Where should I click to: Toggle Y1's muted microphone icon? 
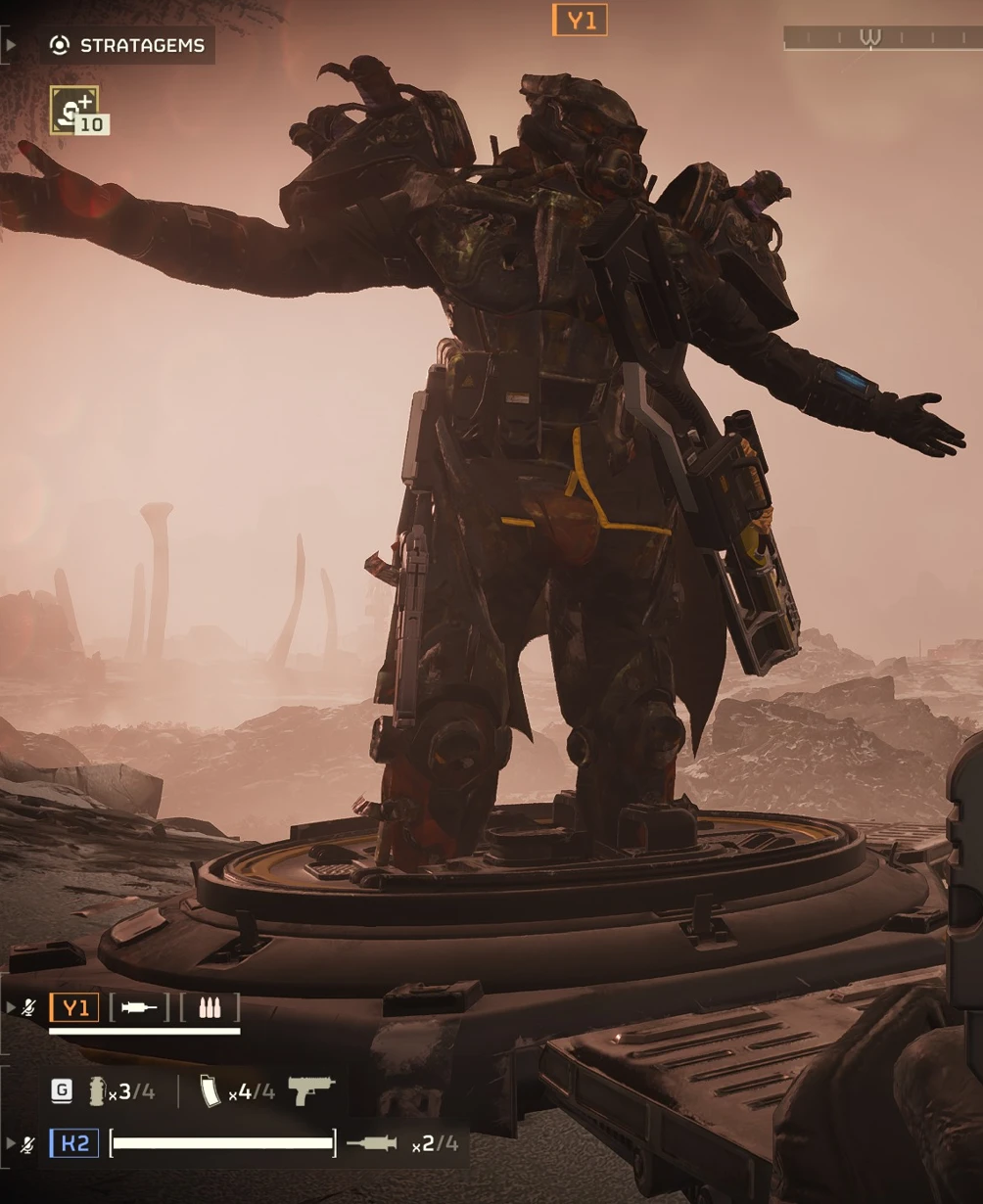tap(29, 1007)
